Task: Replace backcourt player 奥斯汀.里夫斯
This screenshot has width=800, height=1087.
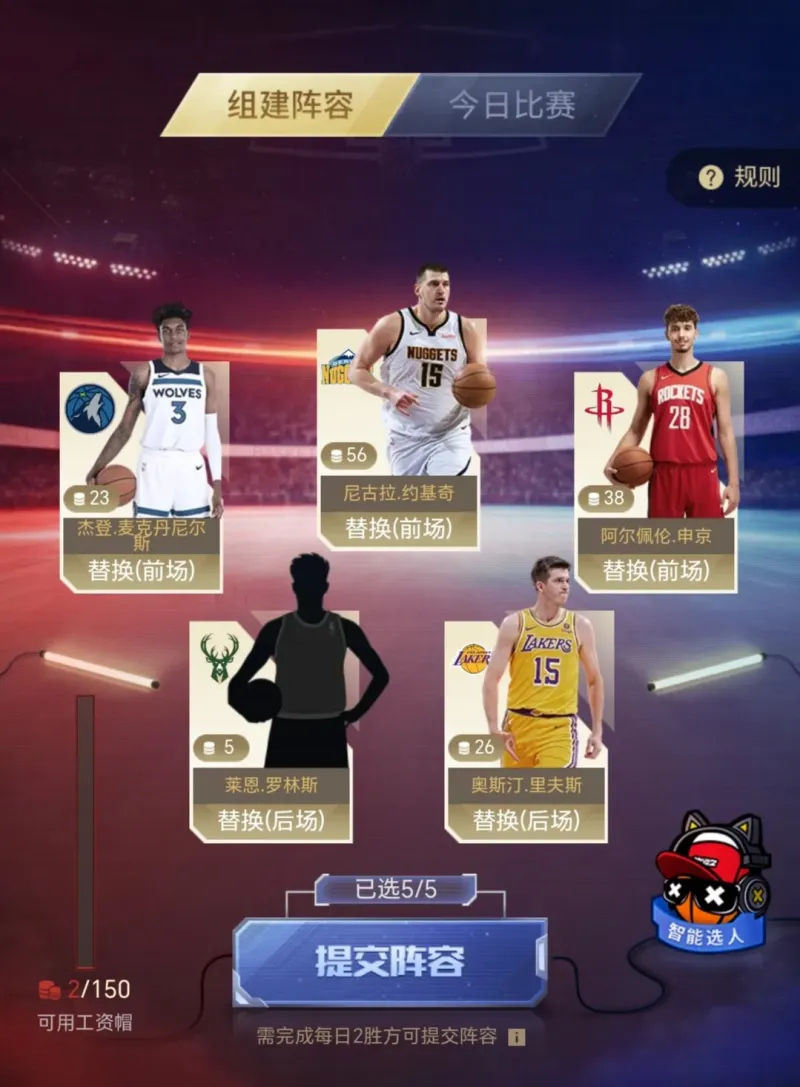Action: (x=526, y=820)
